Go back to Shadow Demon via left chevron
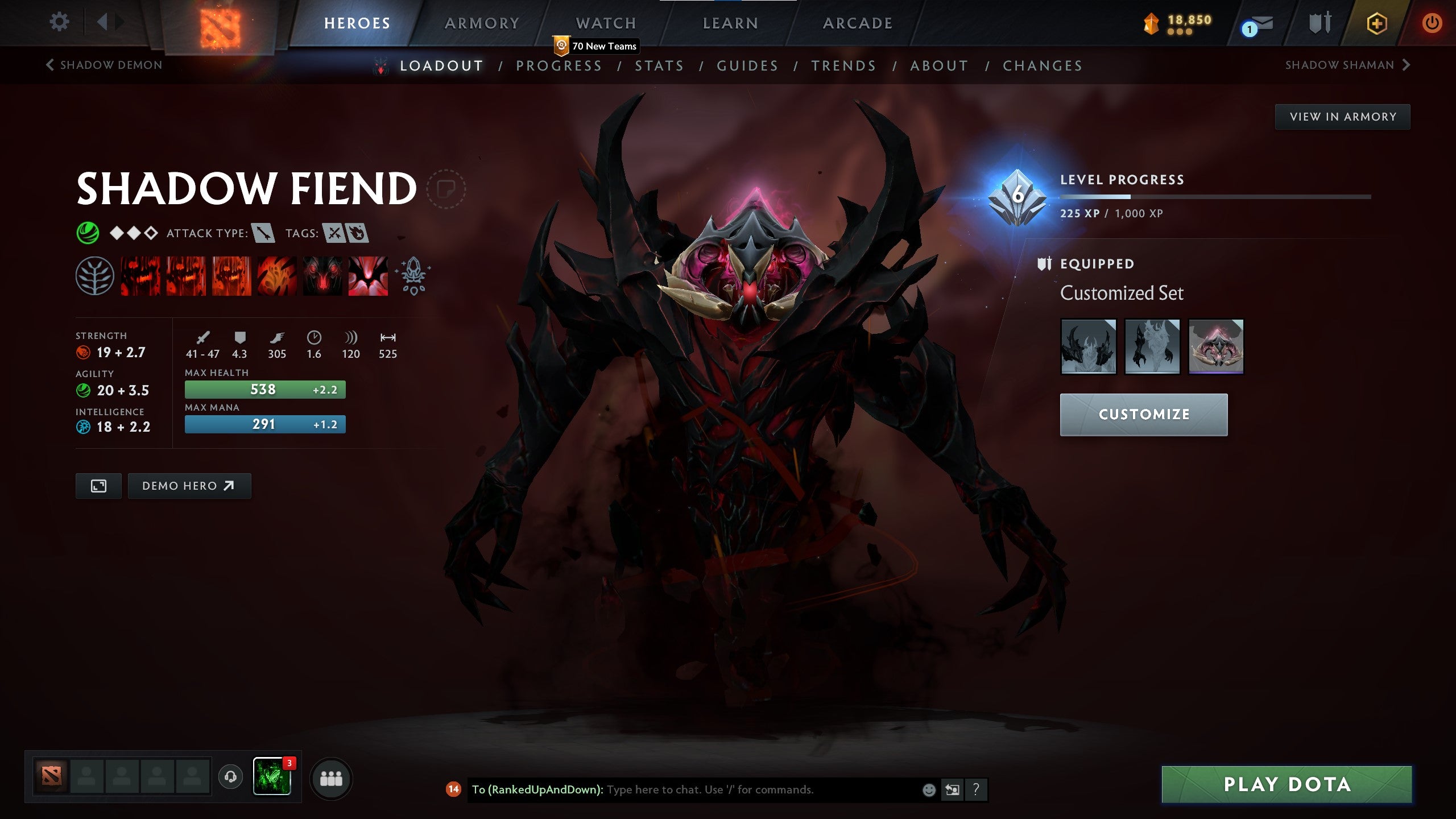Screen dimensions: 1456x819 click(50, 64)
